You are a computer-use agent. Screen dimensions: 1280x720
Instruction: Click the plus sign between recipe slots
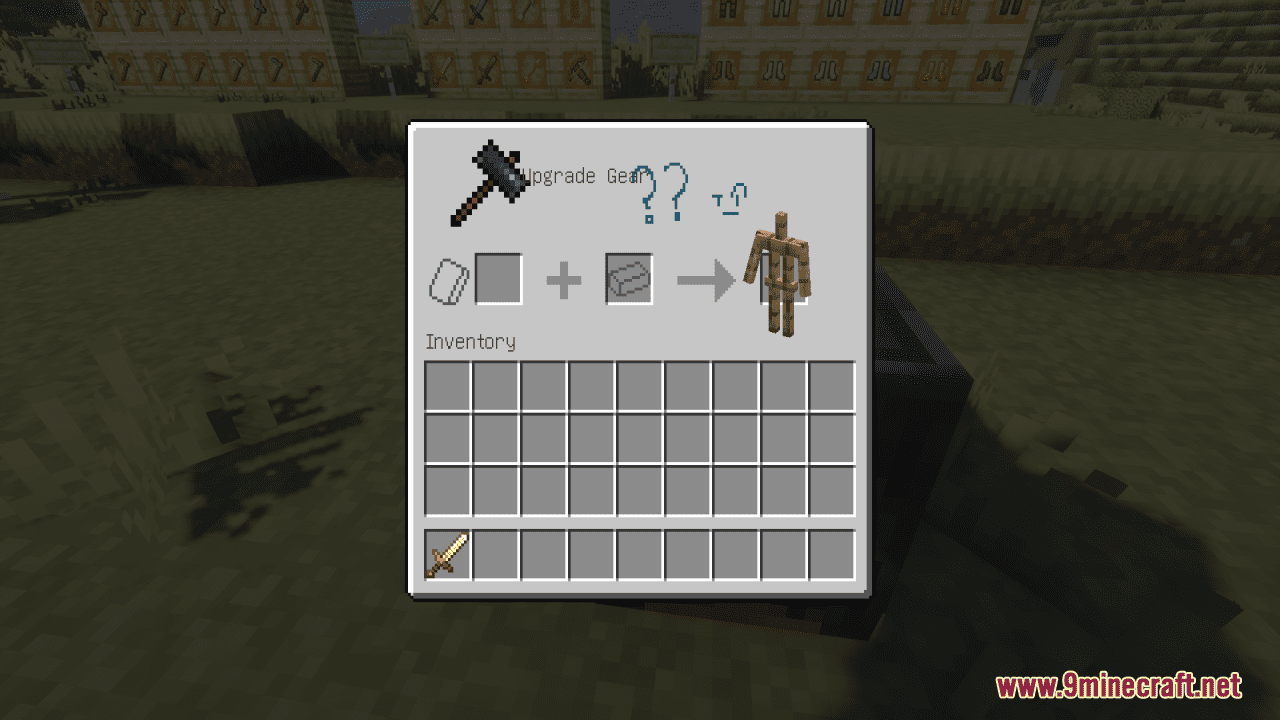click(x=565, y=279)
